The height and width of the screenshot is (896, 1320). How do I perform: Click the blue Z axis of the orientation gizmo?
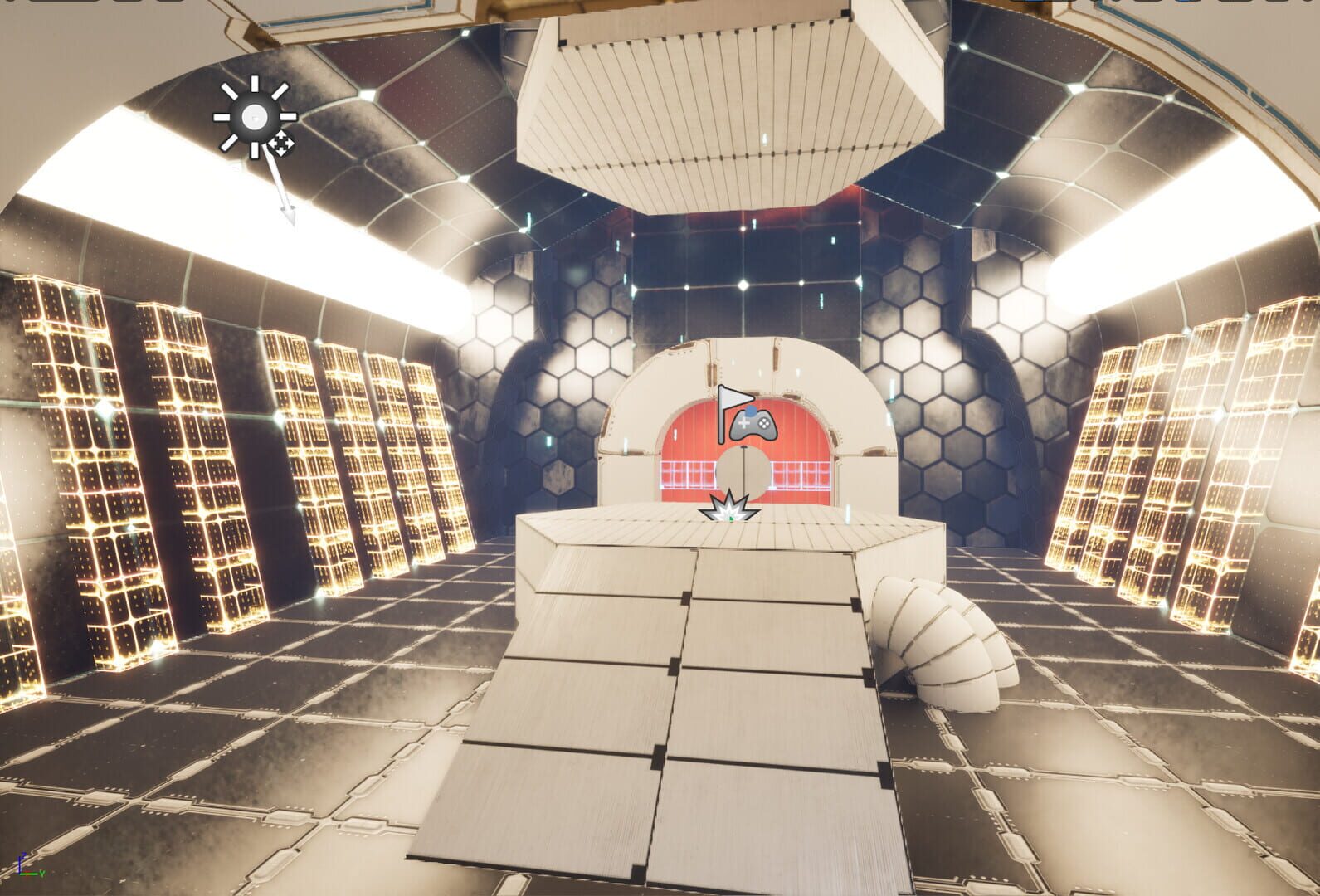pos(19,863)
